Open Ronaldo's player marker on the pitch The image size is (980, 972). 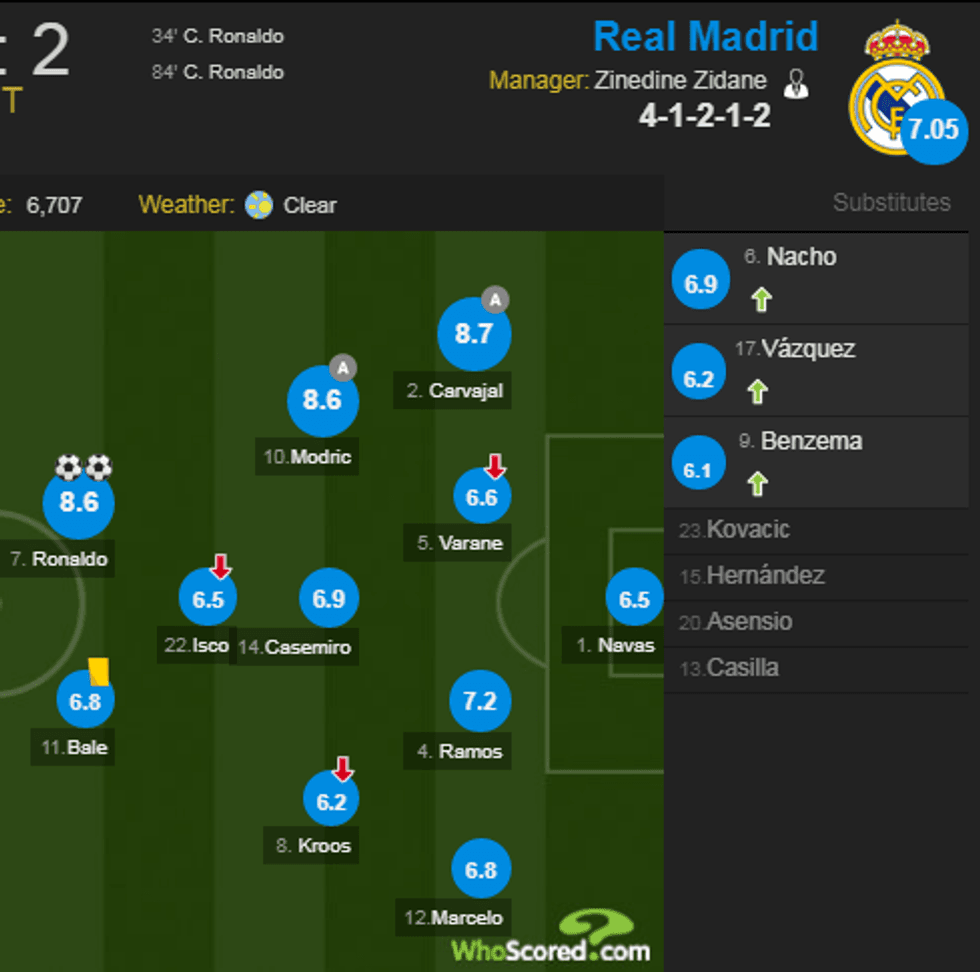click(79, 502)
